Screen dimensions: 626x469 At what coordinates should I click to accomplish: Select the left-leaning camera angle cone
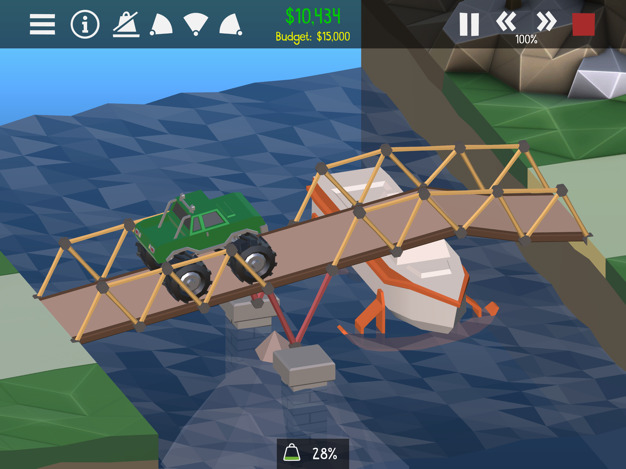pos(161,23)
